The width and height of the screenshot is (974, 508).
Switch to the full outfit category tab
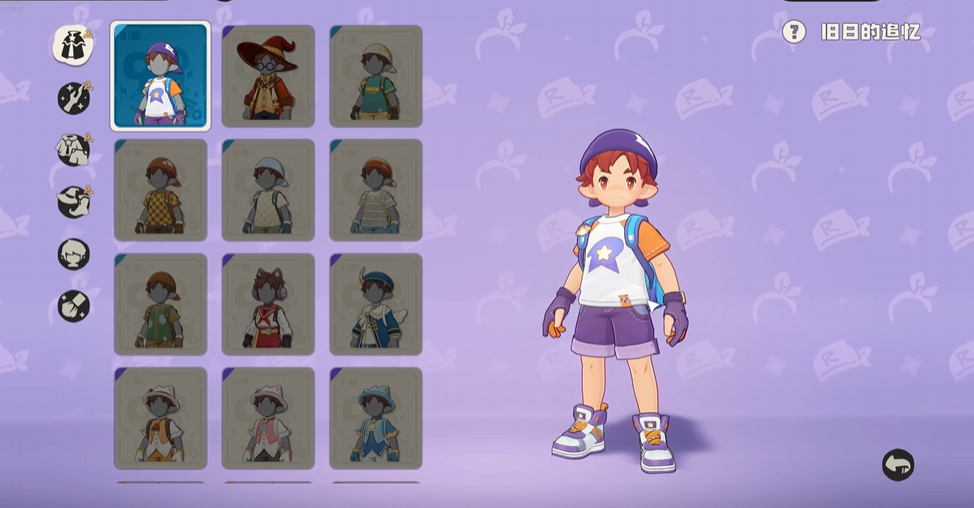[73, 46]
